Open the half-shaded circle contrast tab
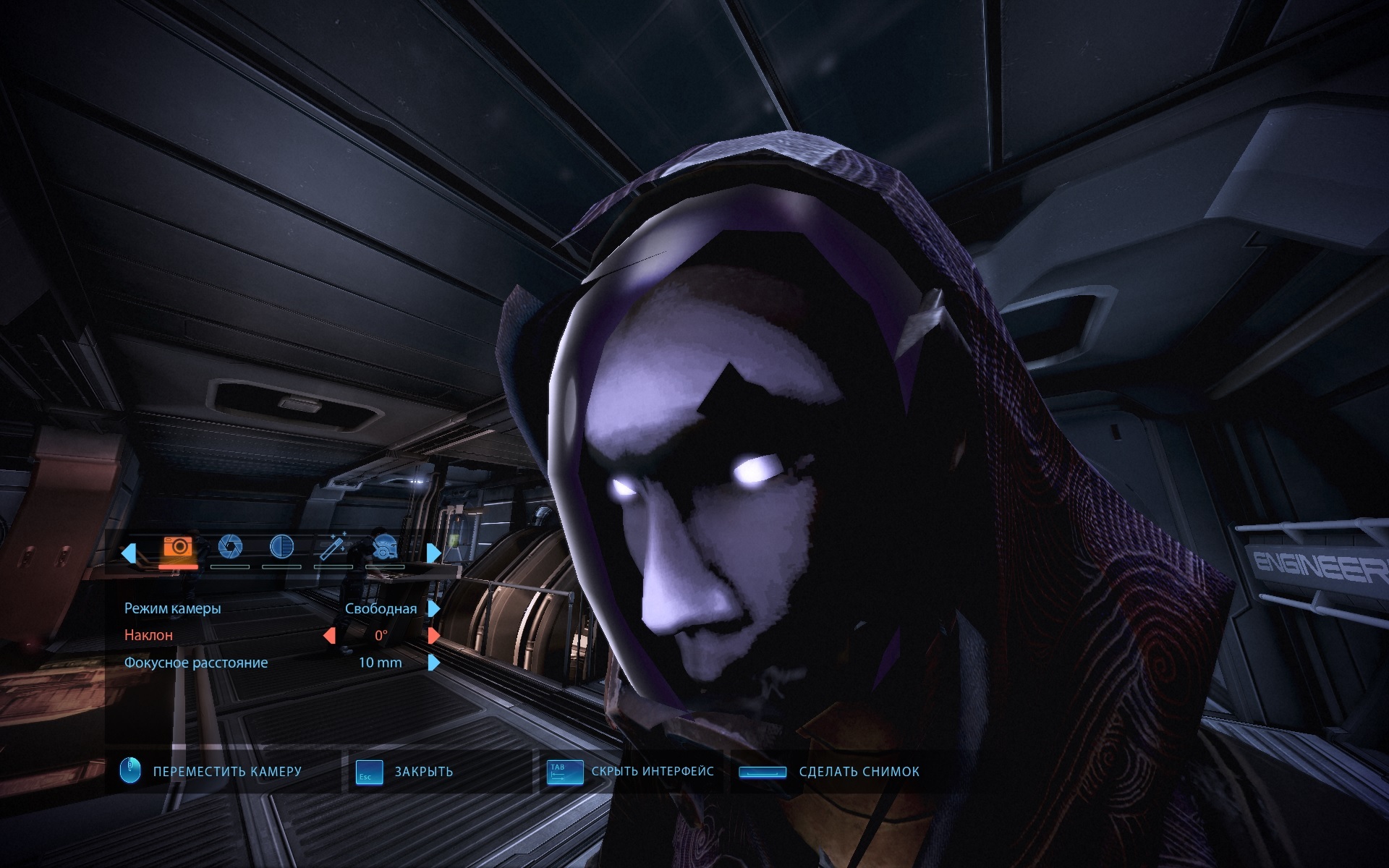This screenshot has height=868, width=1389. 281,548
